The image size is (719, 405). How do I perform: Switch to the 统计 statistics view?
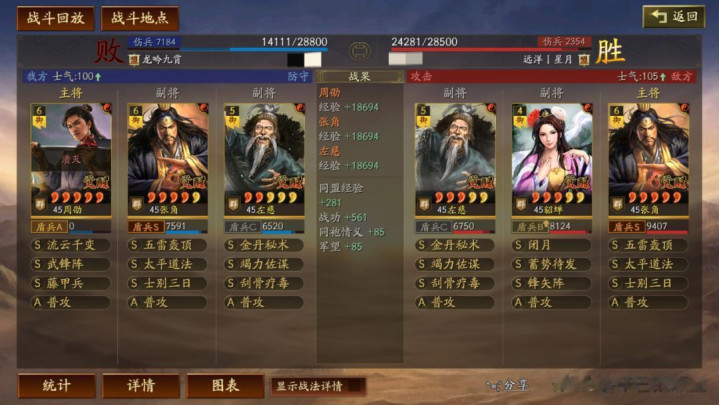[x=57, y=386]
